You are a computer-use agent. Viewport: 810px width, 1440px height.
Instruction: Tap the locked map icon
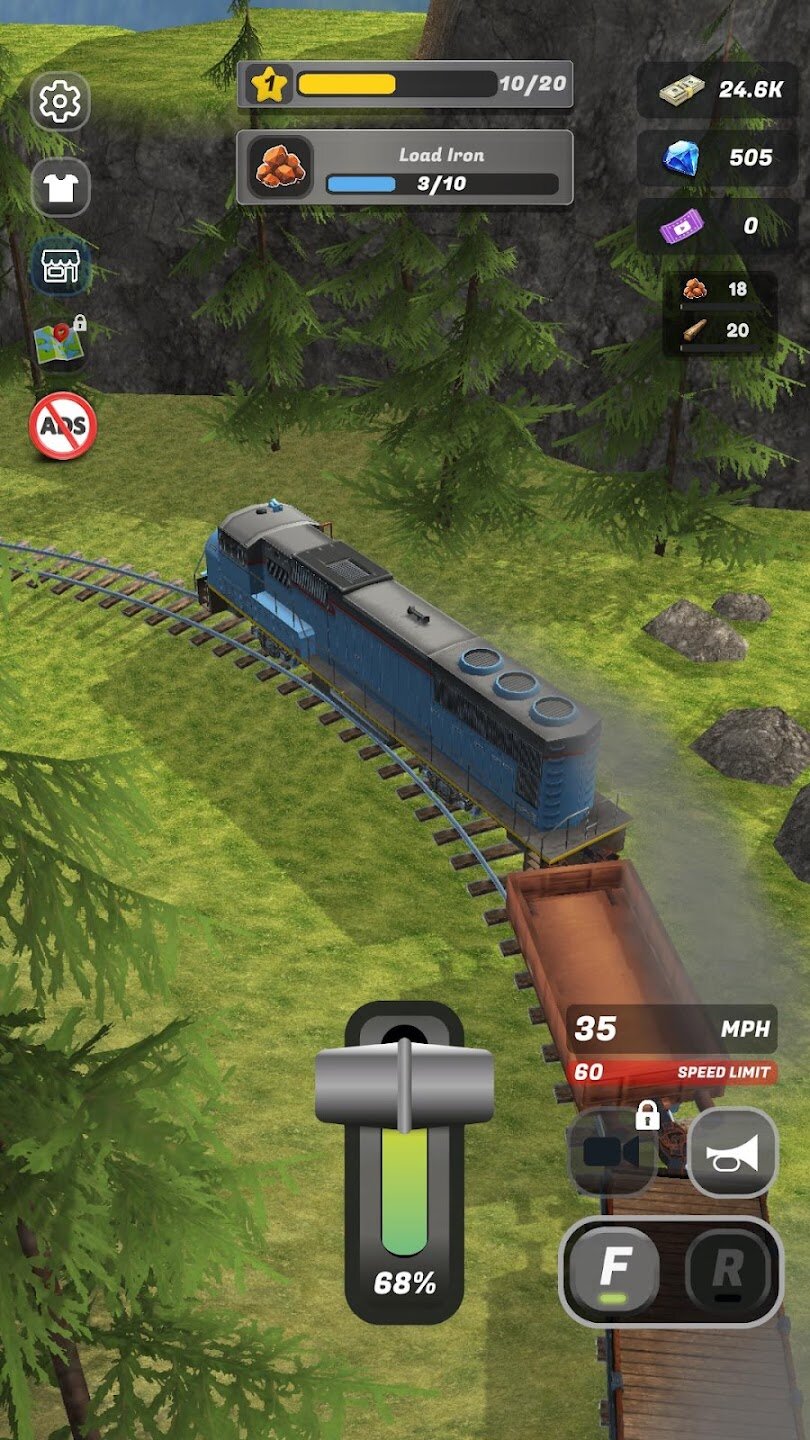tap(60, 343)
